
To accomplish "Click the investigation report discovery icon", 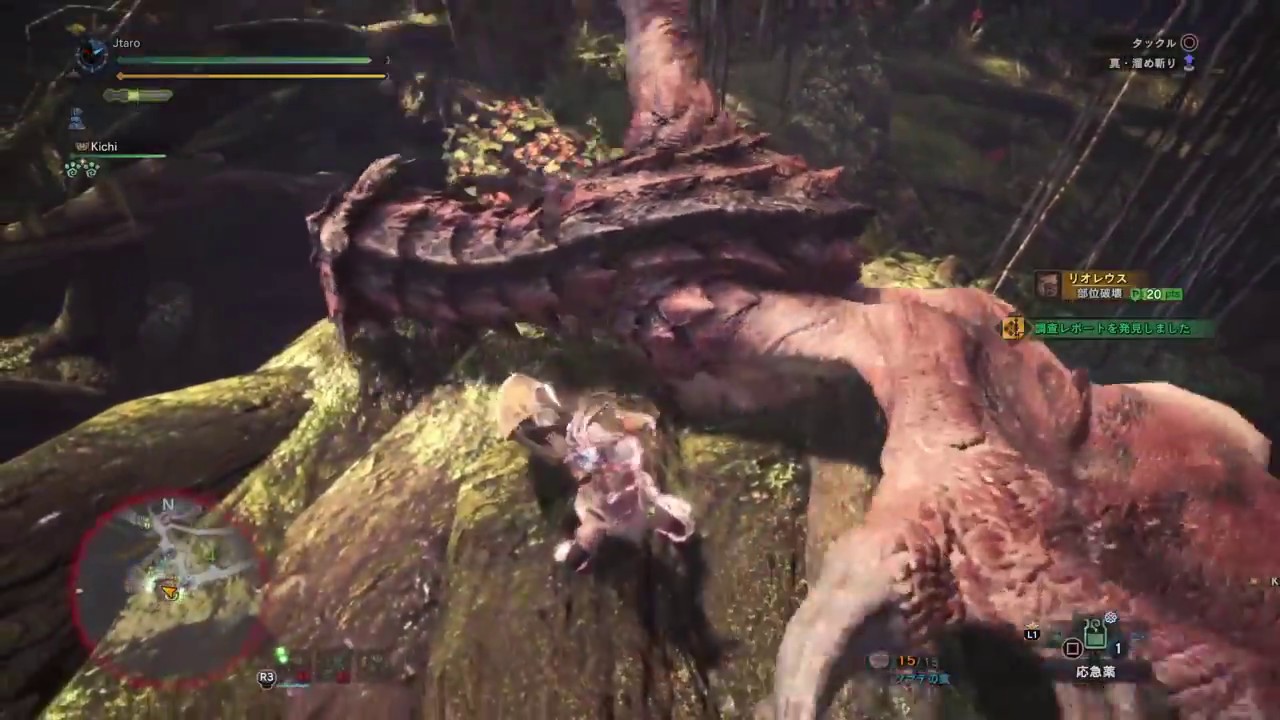I will click(1013, 328).
